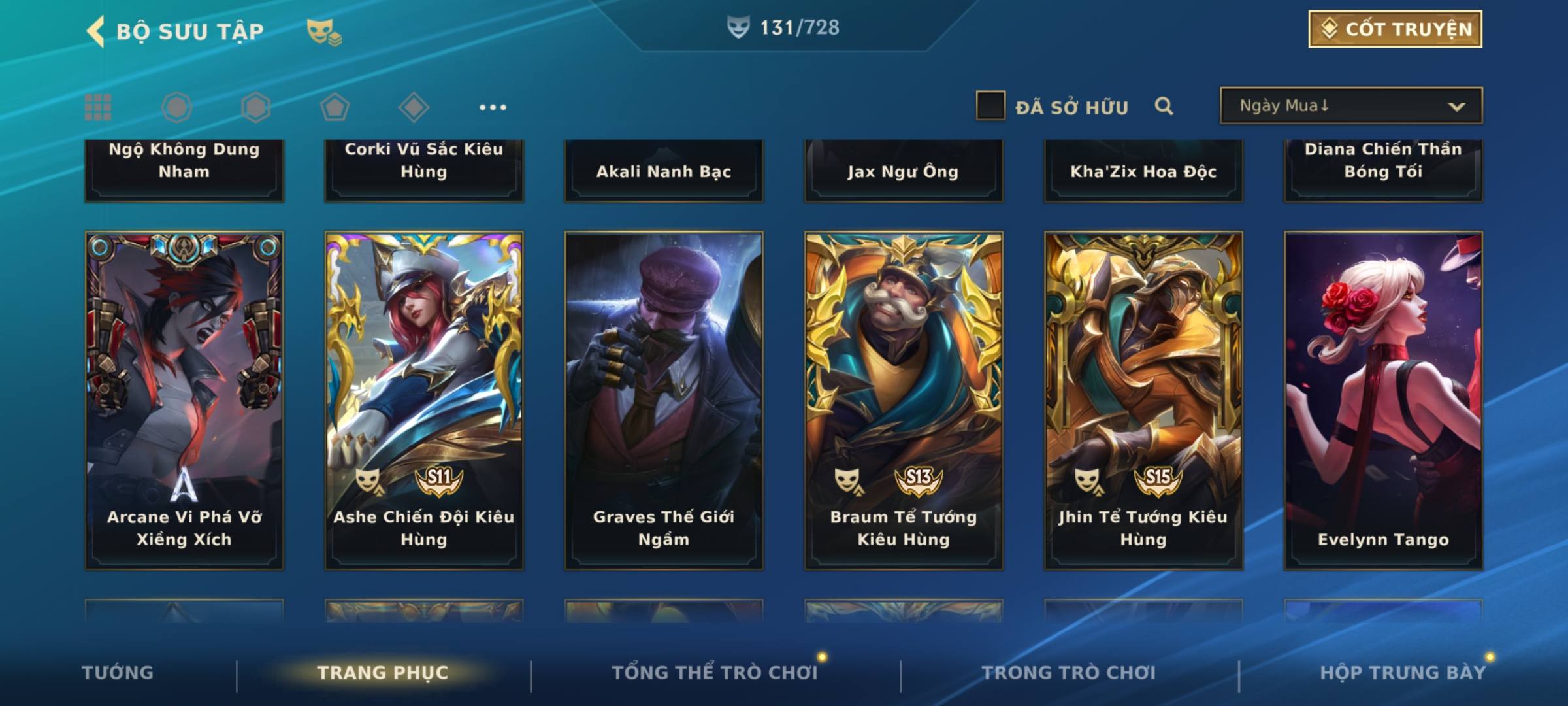1568x706 pixels.
Task: Open the Ngày Mua sort dropdown
Action: [x=1350, y=106]
